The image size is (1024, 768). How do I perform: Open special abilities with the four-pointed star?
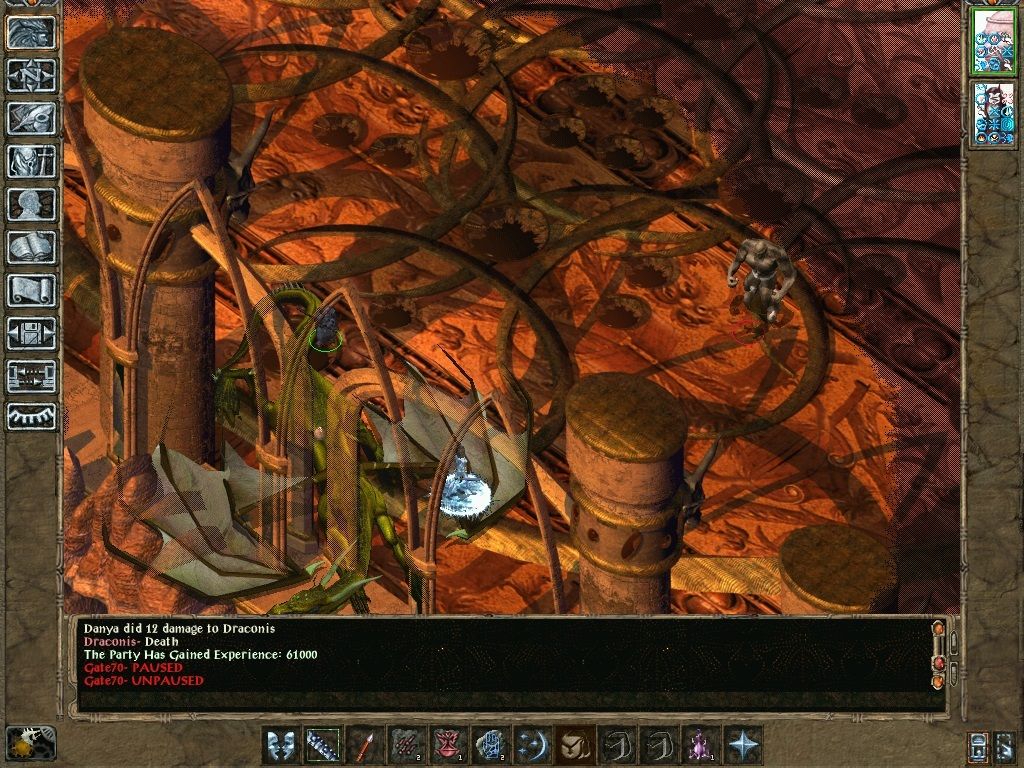point(743,745)
